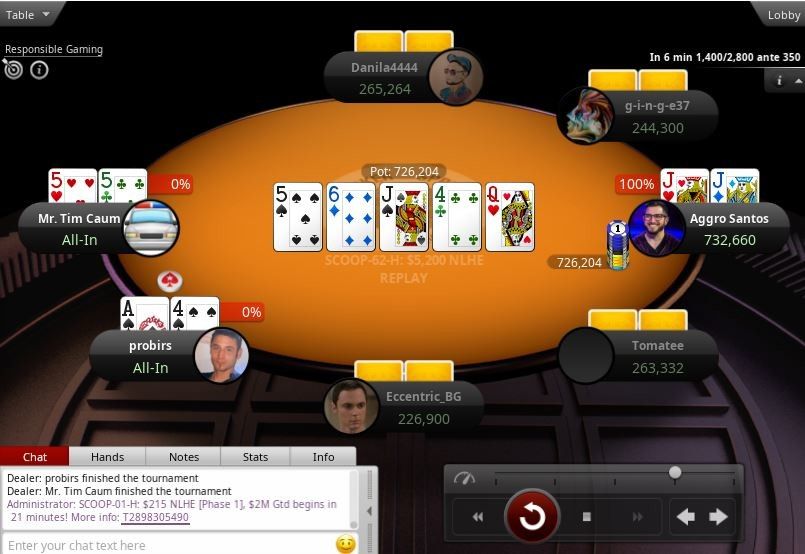Image resolution: width=805 pixels, height=554 pixels.
Task: Open the Stats tab
Action: click(x=255, y=457)
